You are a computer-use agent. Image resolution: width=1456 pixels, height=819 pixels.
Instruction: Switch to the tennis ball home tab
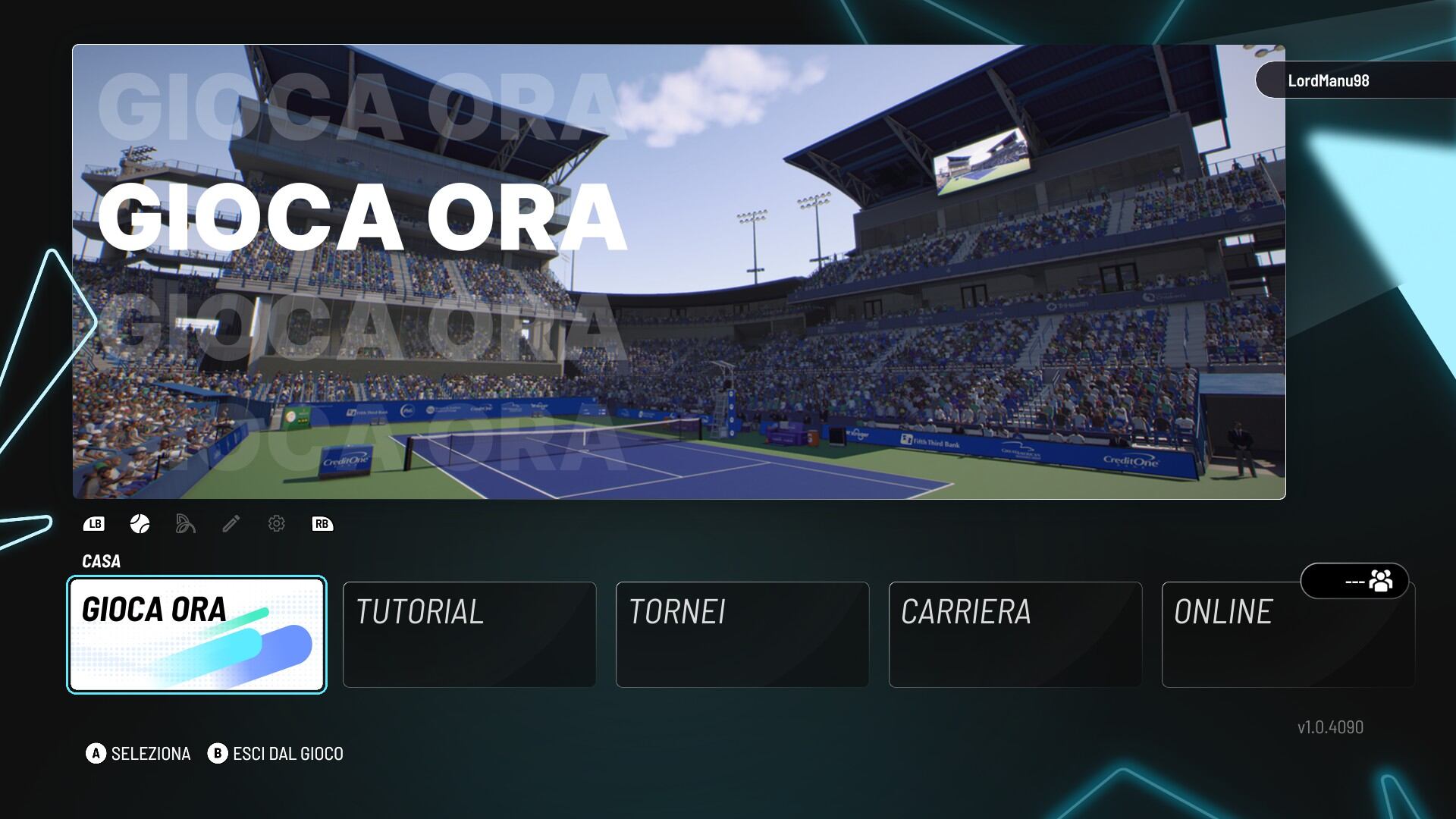[140, 524]
